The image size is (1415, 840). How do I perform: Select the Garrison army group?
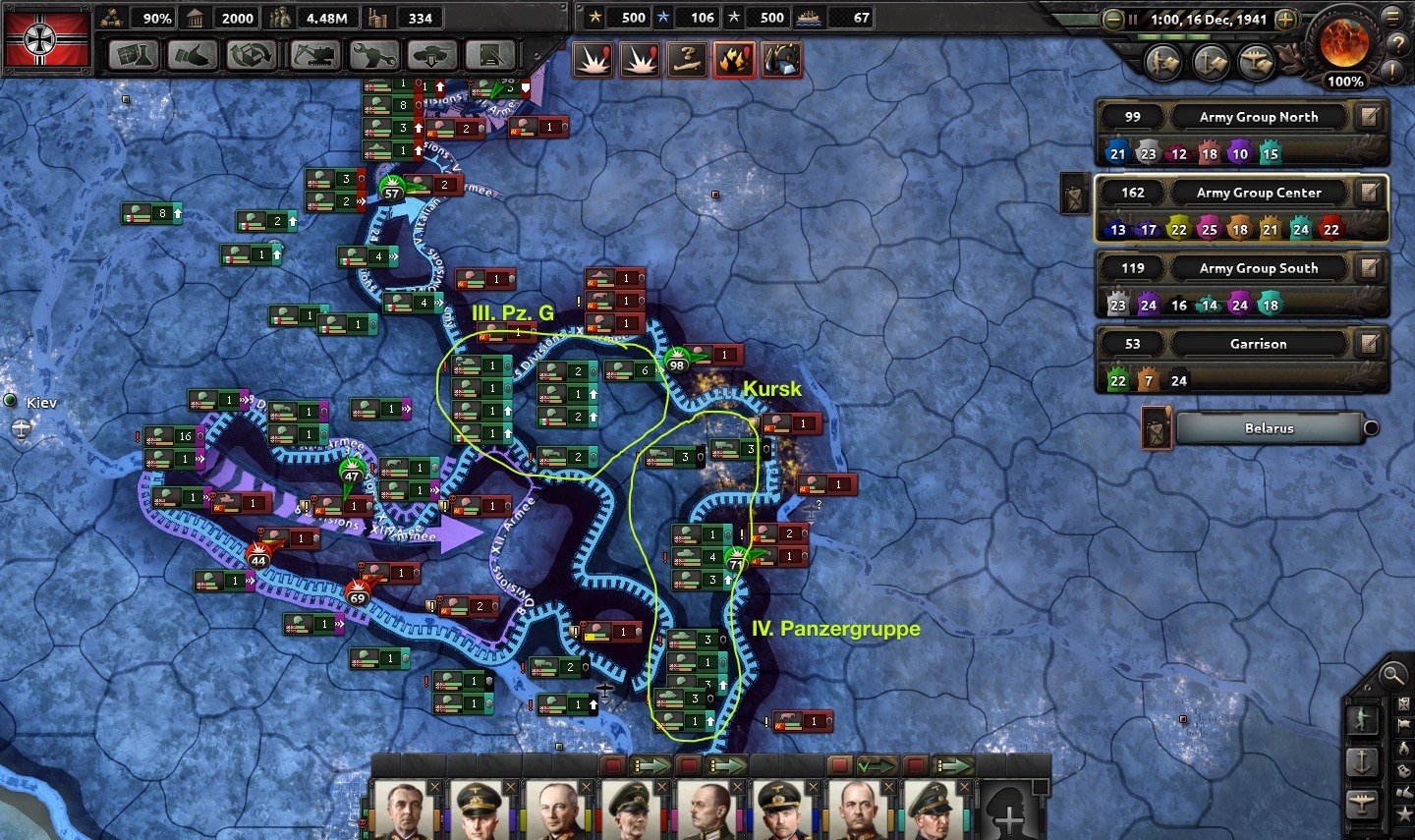click(x=1258, y=344)
